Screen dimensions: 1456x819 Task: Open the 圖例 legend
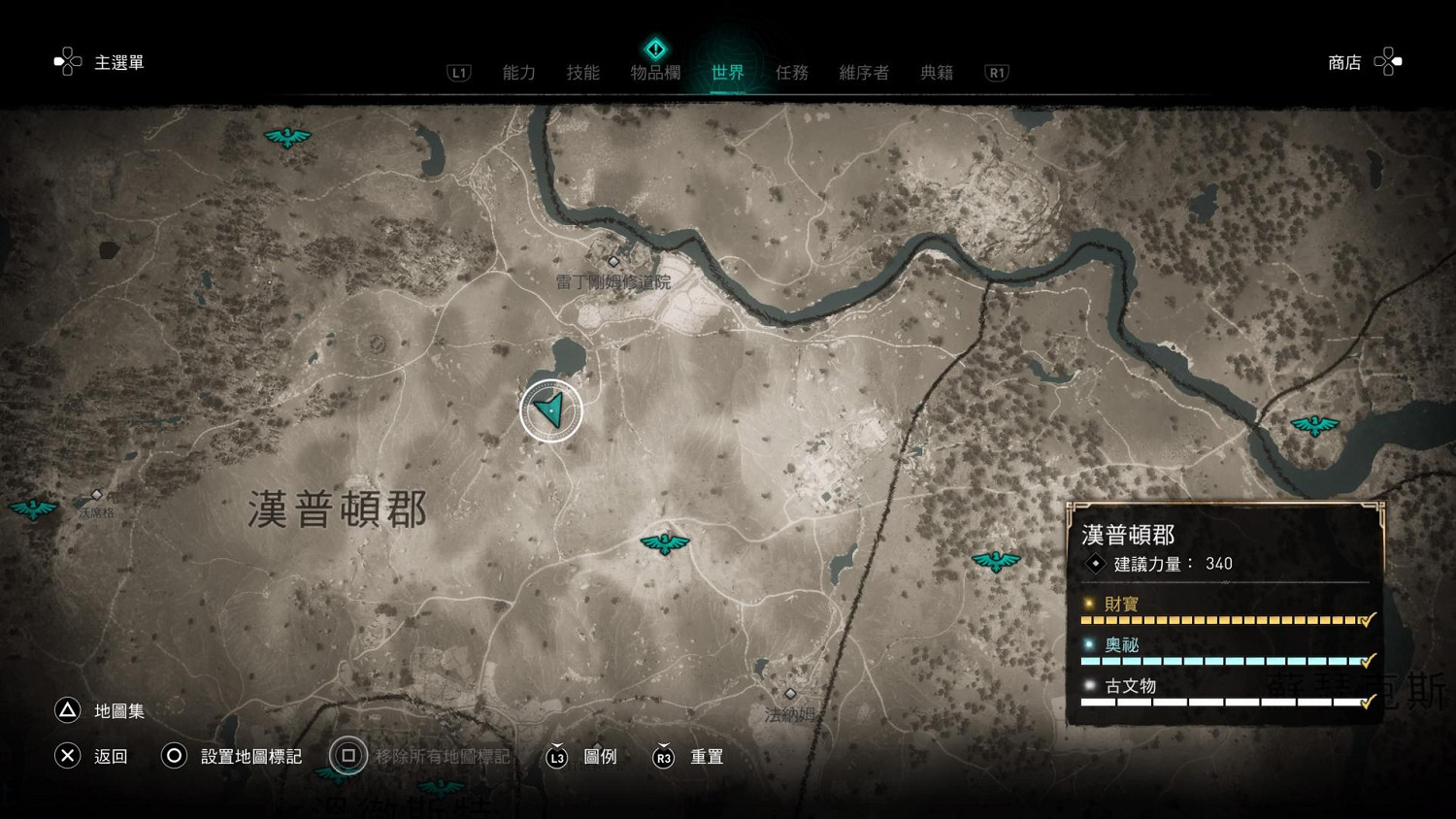click(x=602, y=757)
